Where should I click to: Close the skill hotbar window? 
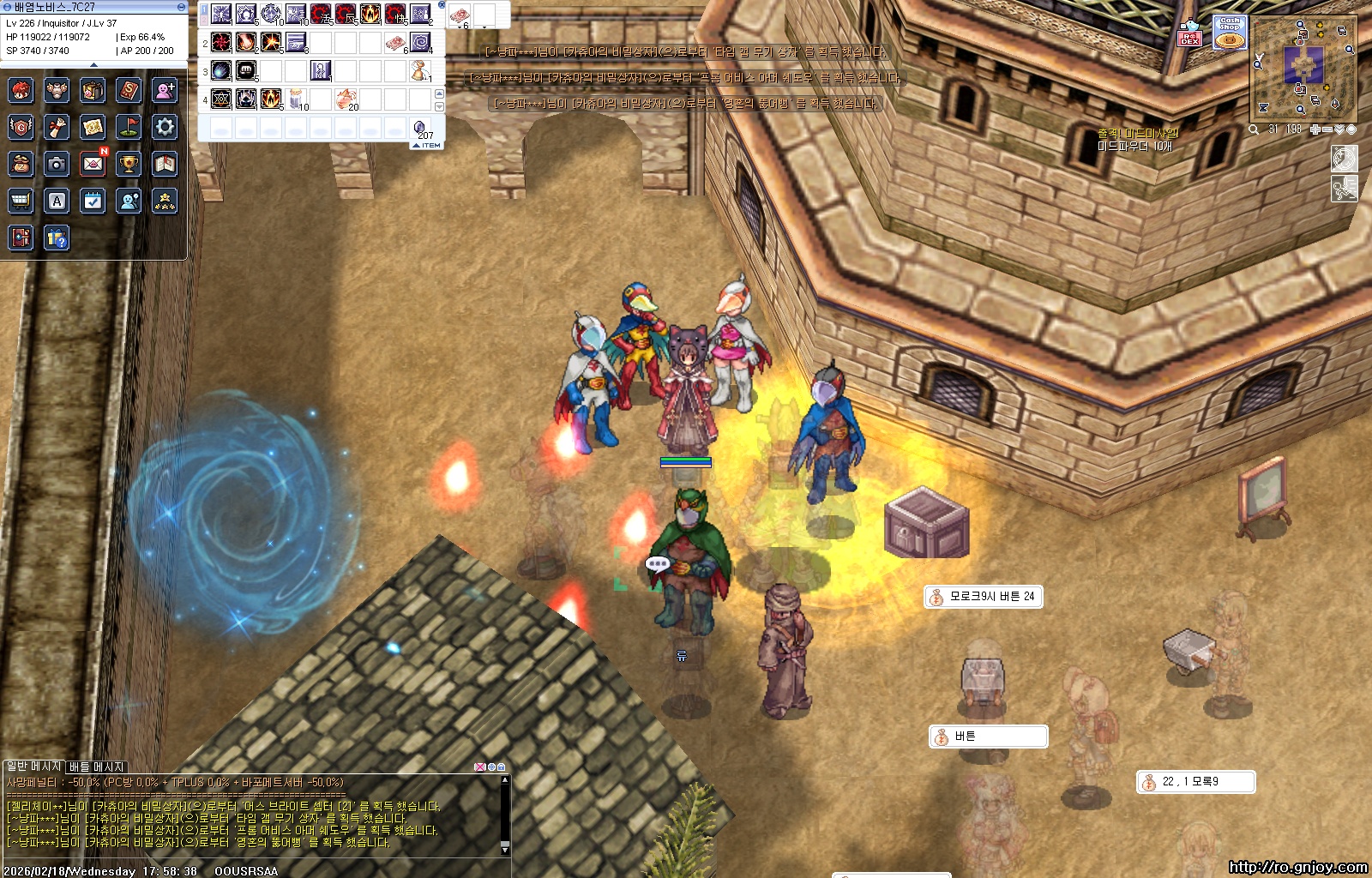(441, 5)
